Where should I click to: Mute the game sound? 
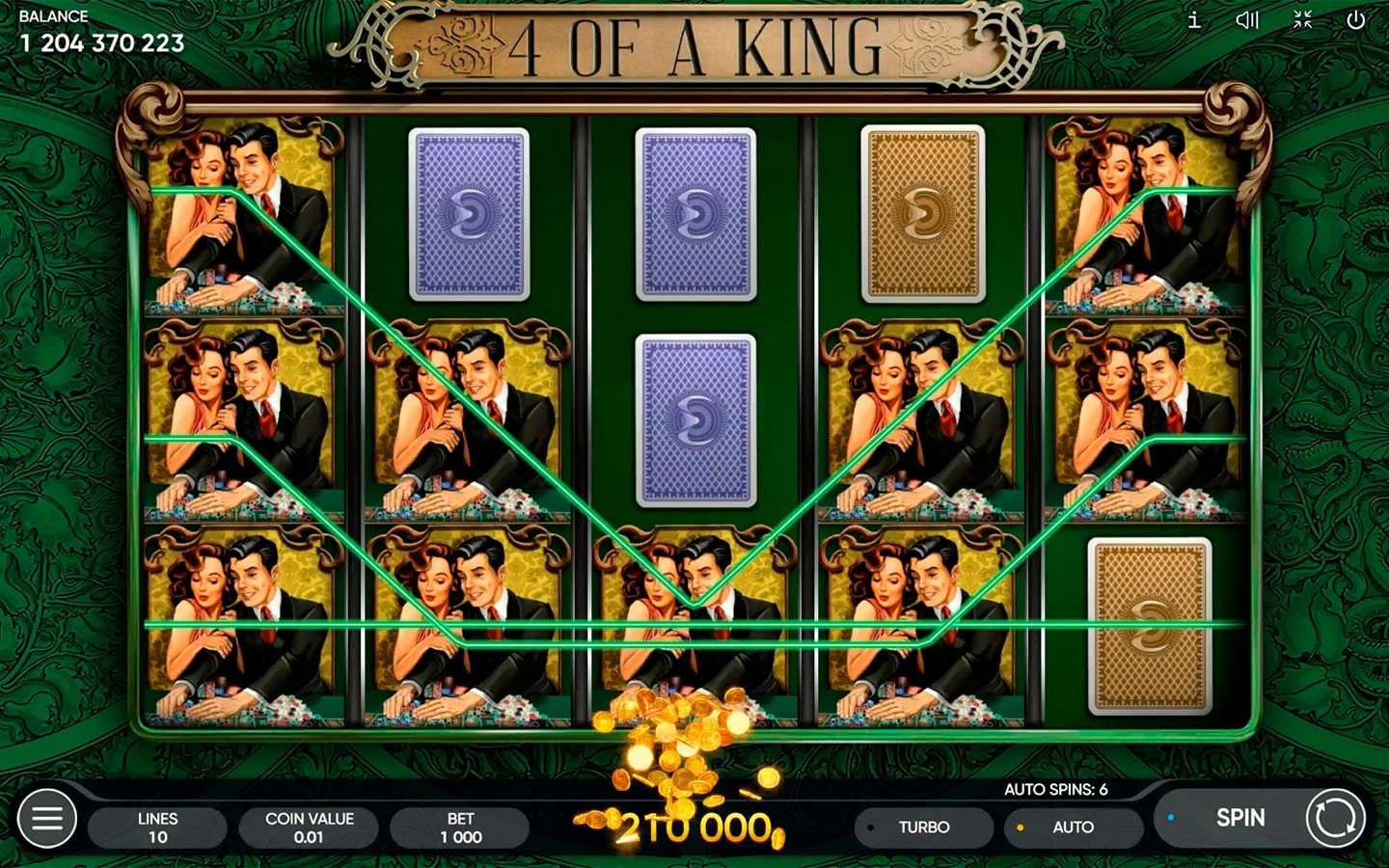click(x=1247, y=20)
